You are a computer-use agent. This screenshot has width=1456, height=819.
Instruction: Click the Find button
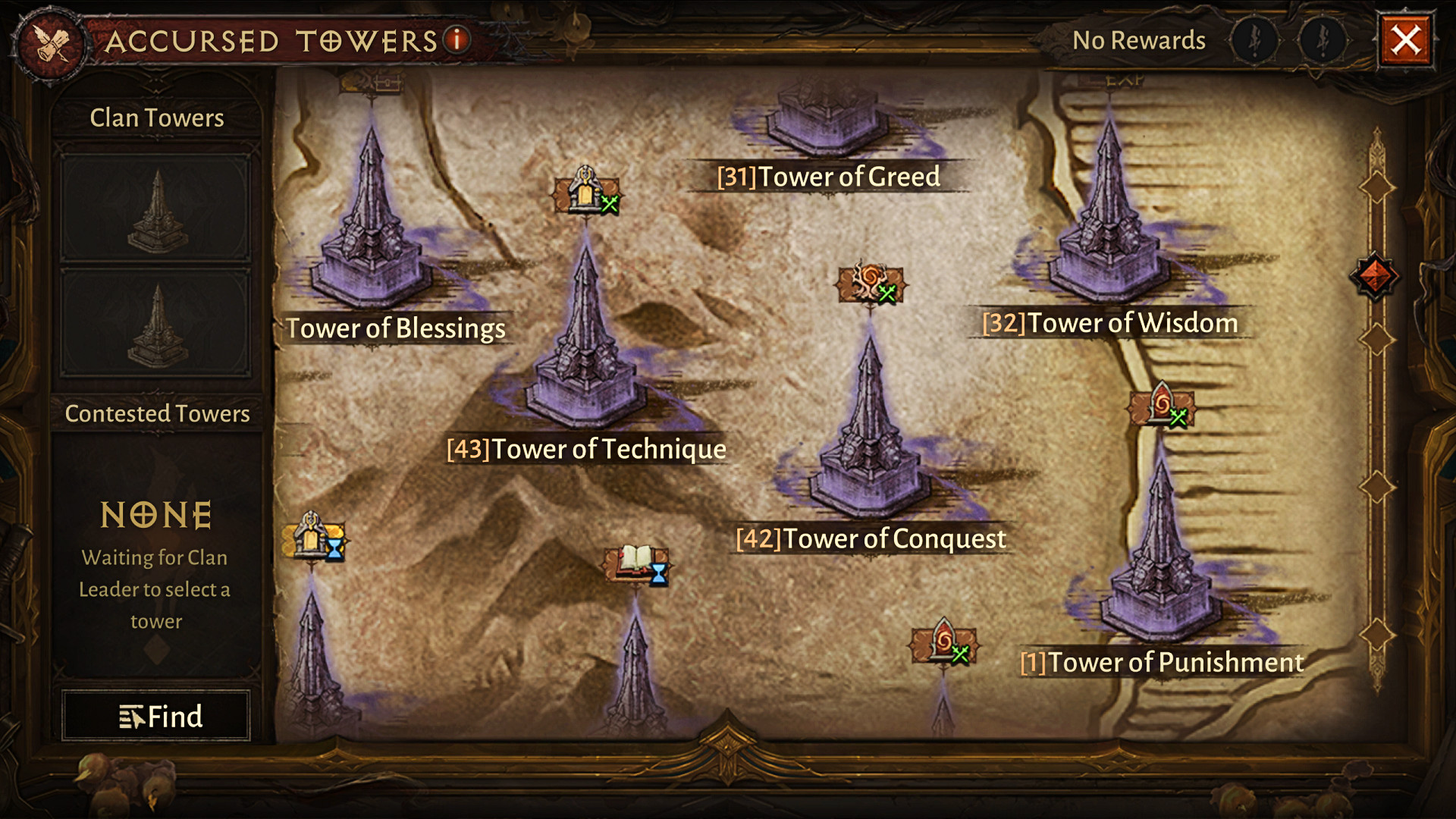click(x=156, y=716)
